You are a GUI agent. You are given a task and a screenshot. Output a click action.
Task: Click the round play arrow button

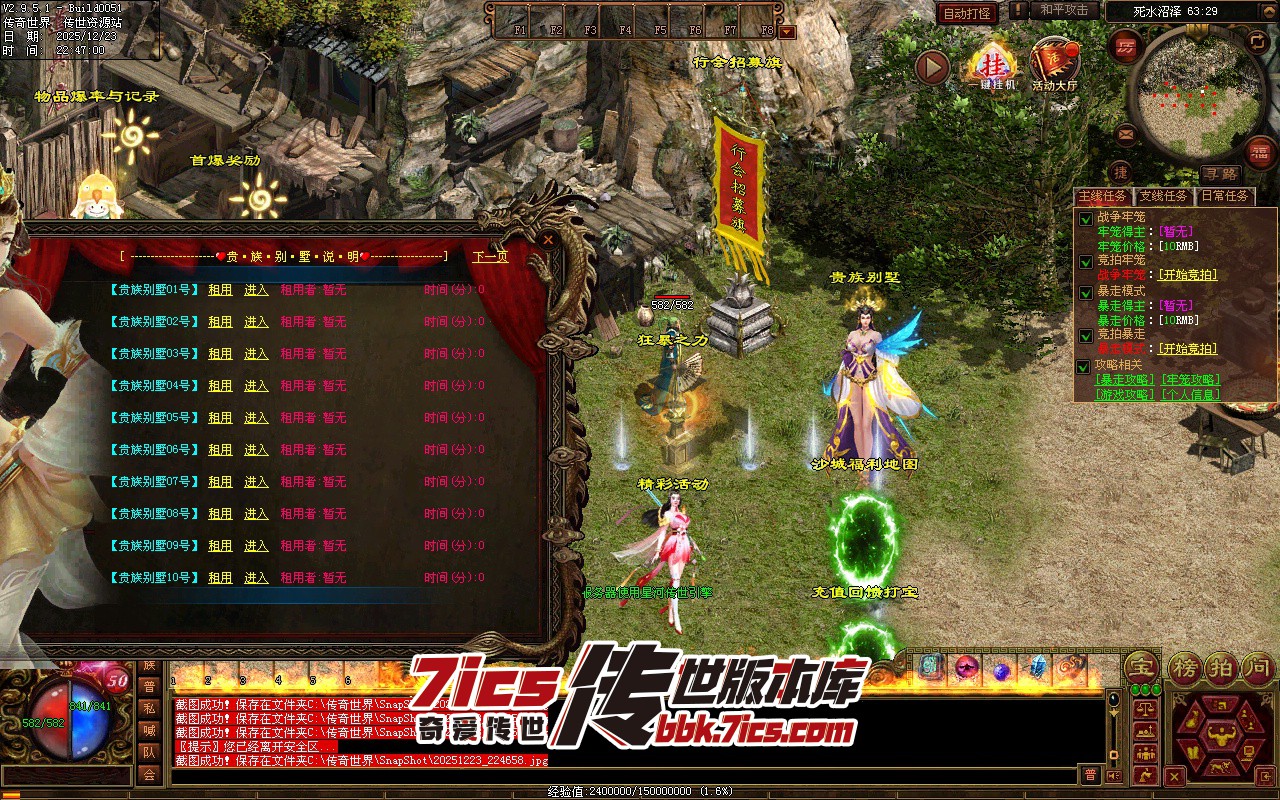932,67
